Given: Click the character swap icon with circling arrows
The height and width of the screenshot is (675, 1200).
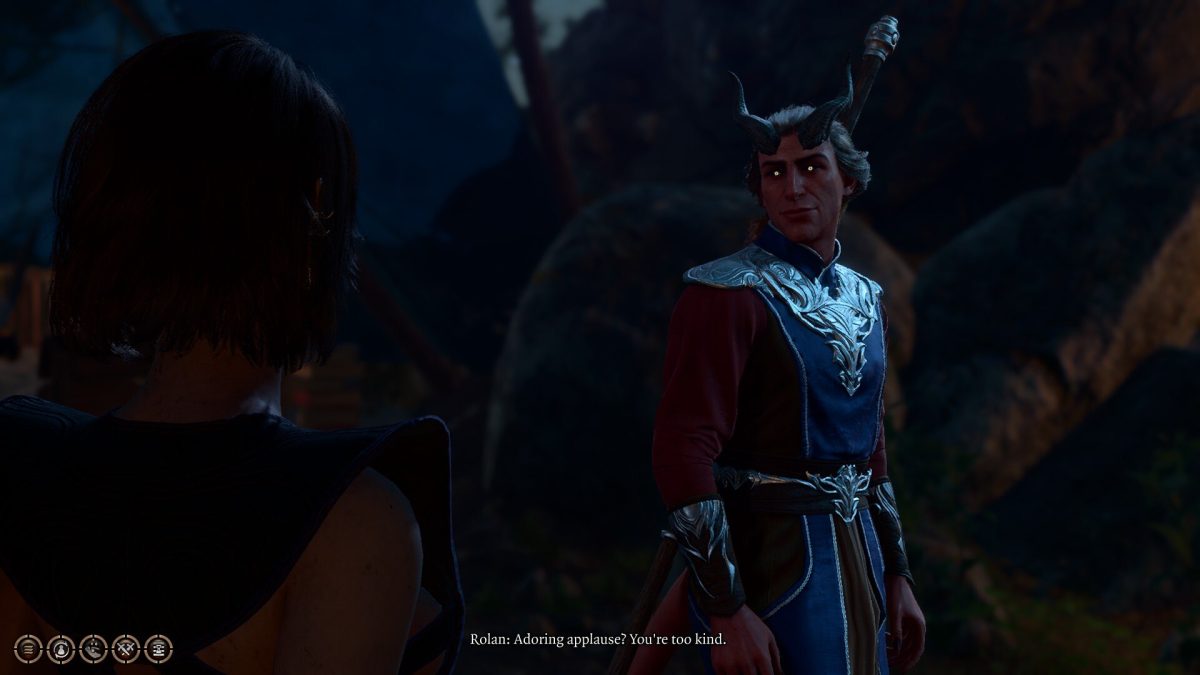Looking at the screenshot, I should pos(60,648).
